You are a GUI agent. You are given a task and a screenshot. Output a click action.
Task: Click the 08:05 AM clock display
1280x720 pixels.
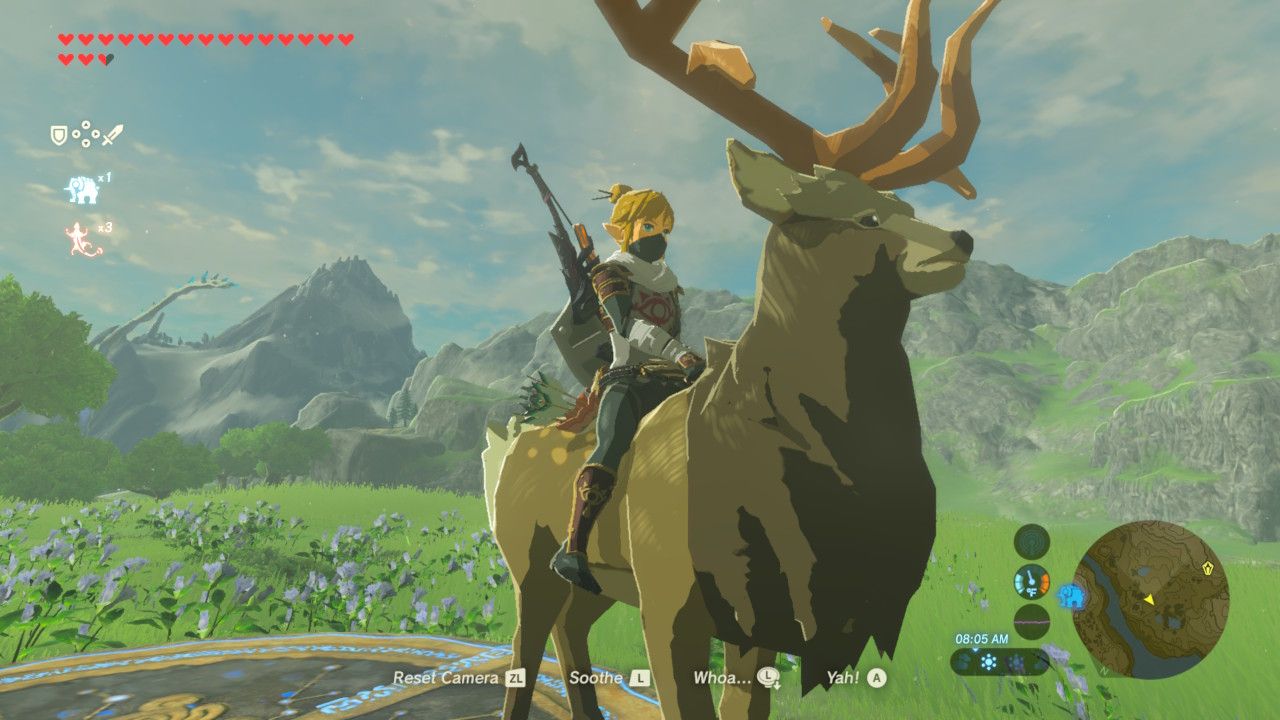tap(981, 639)
